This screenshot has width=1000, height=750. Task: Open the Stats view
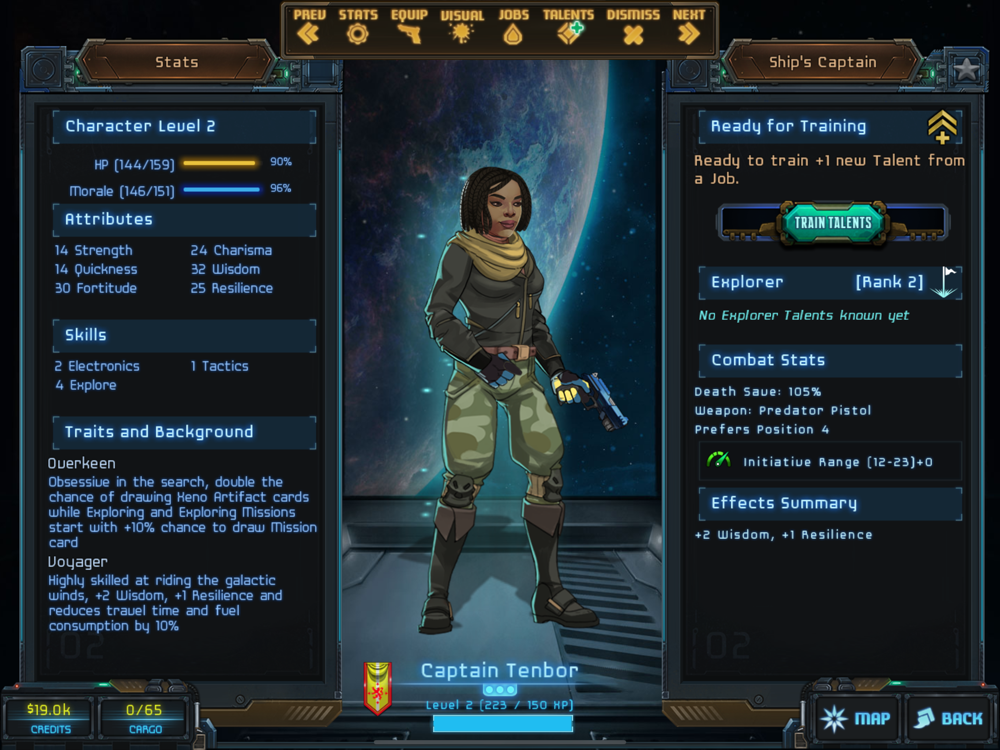357,27
